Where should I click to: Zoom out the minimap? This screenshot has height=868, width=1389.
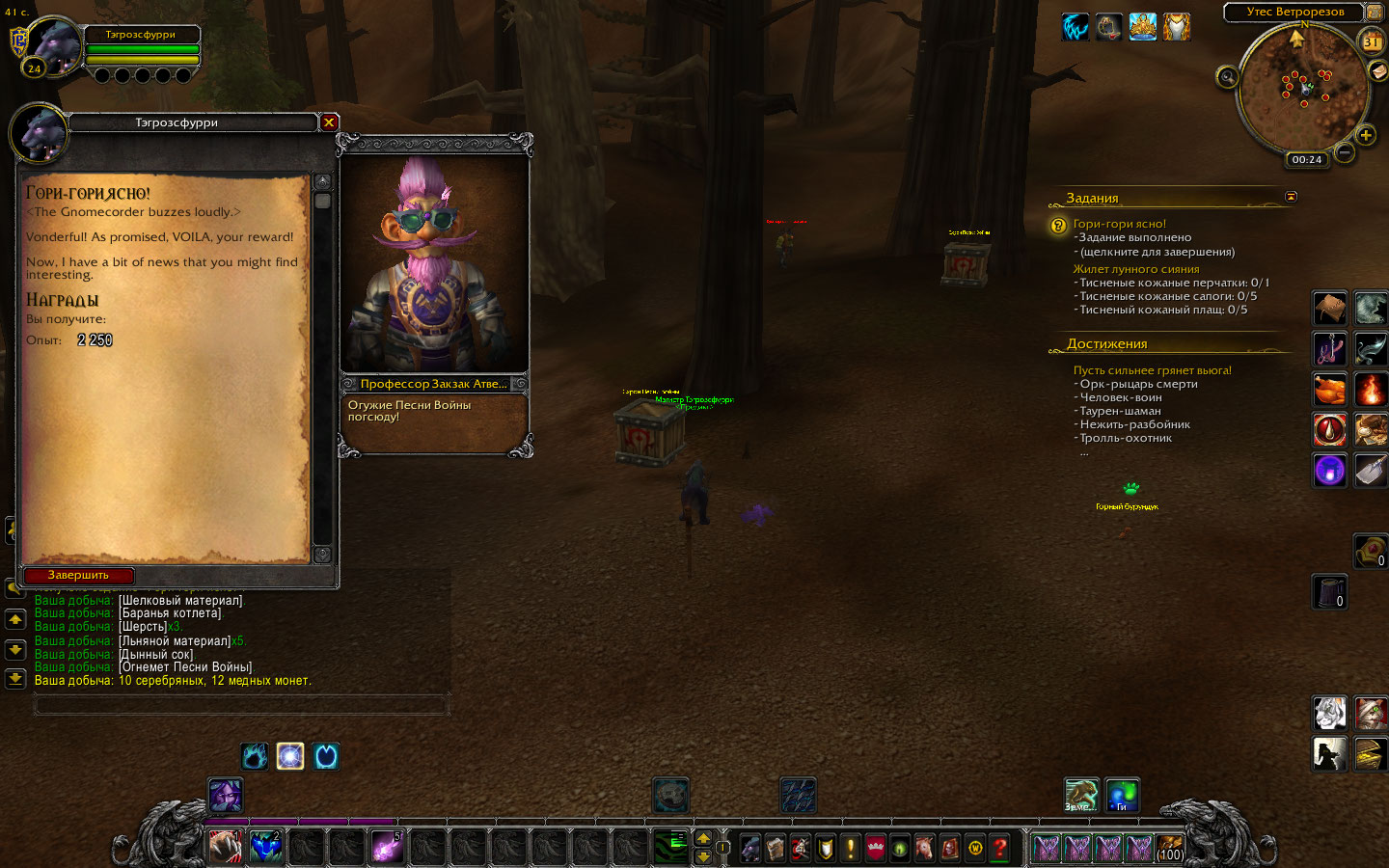(1344, 152)
